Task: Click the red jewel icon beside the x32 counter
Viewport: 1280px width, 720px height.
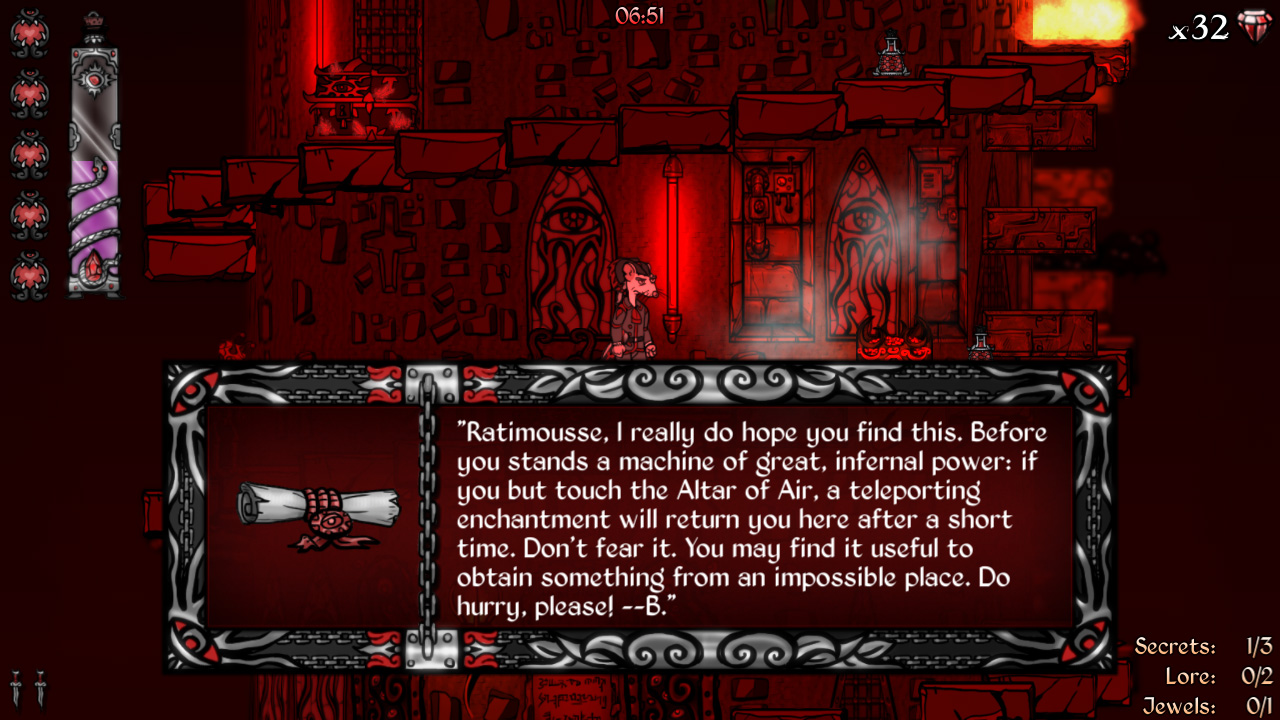Action: coord(1255,28)
